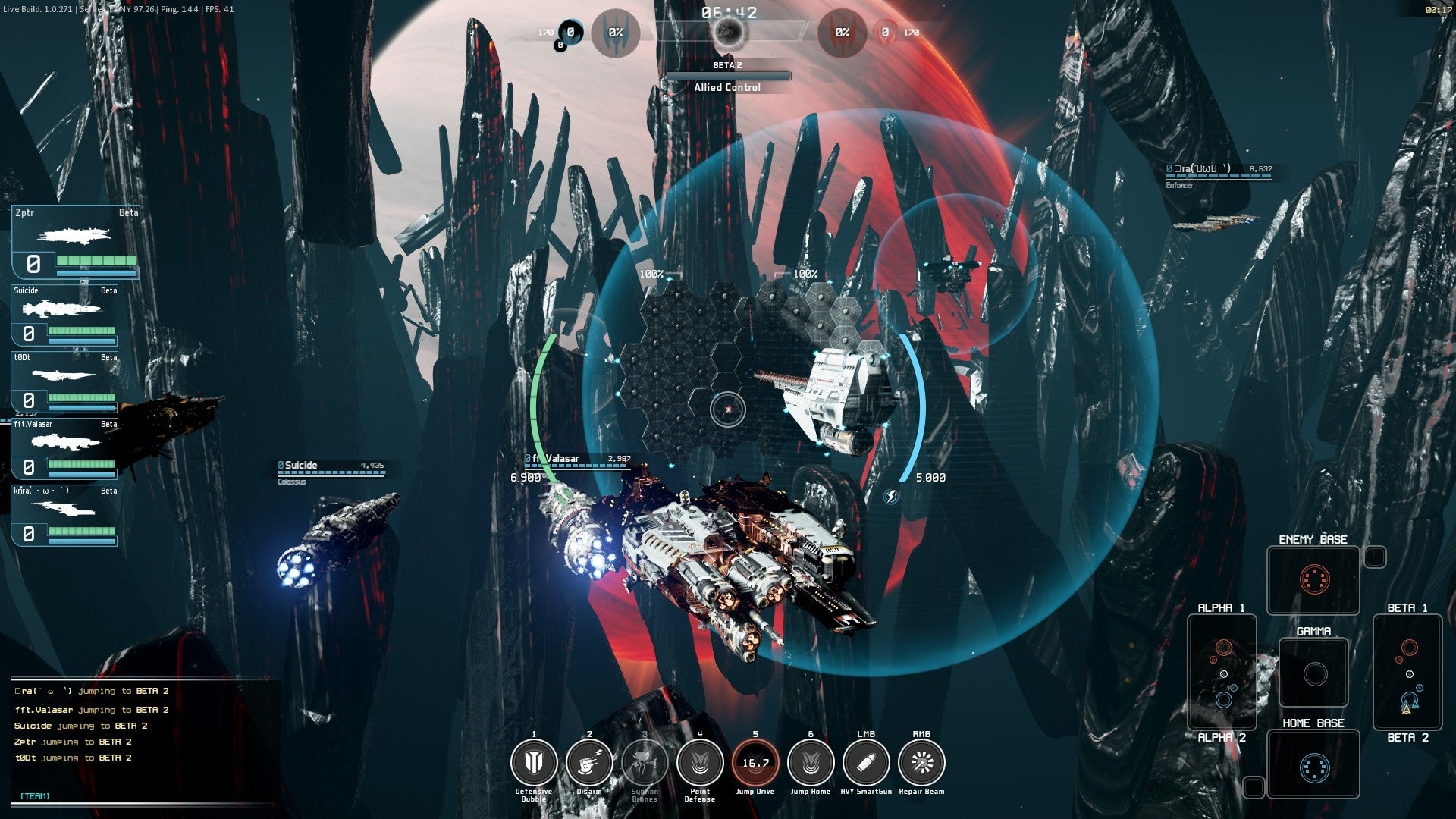1456x819 pixels.
Task: Select the HVY SmartGun weapon
Action: click(x=866, y=763)
